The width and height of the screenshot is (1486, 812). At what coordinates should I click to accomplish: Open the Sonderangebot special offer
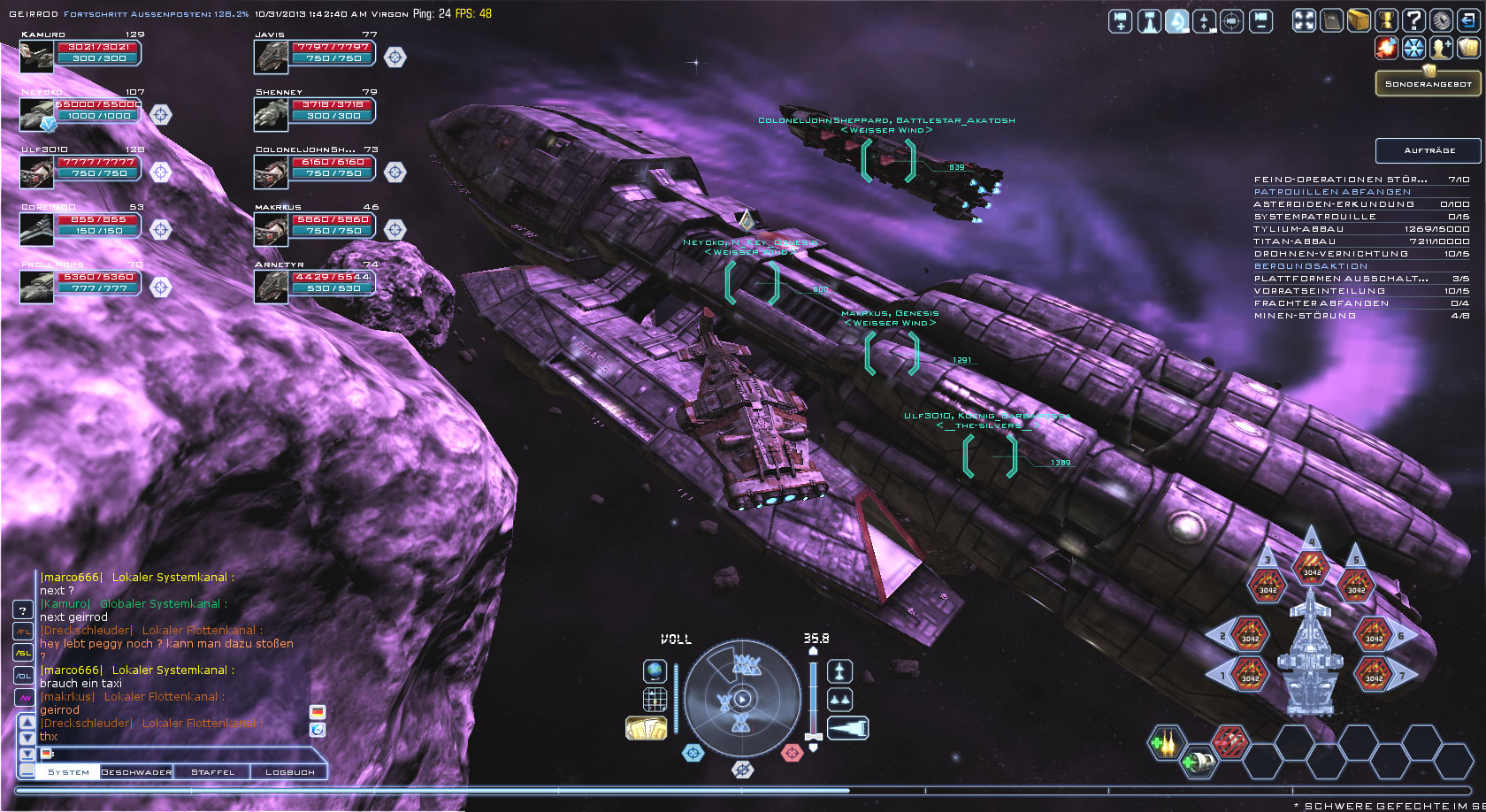pyautogui.click(x=1428, y=84)
